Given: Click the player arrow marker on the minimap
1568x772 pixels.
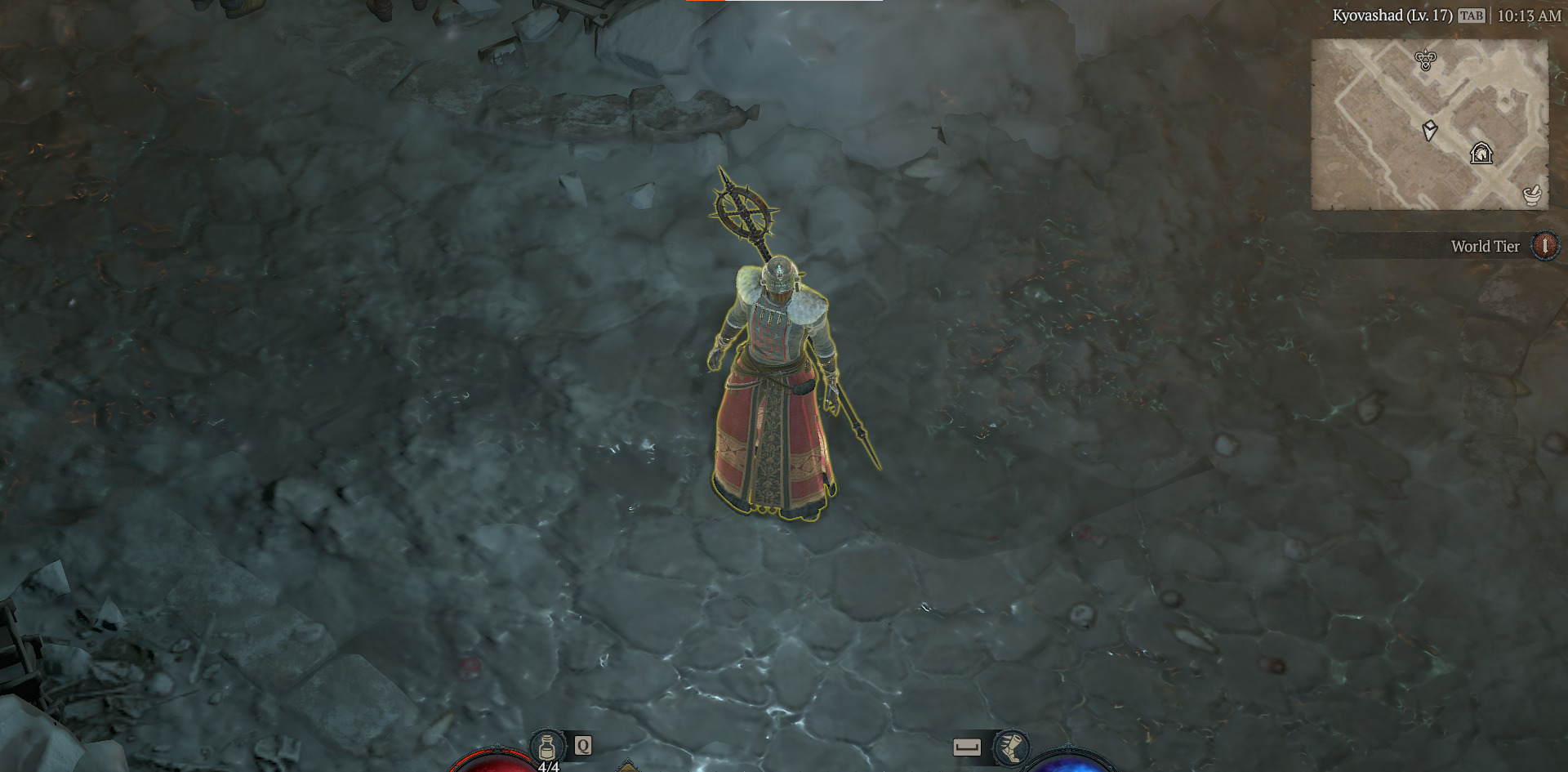Looking at the screenshot, I should pyautogui.click(x=1428, y=131).
